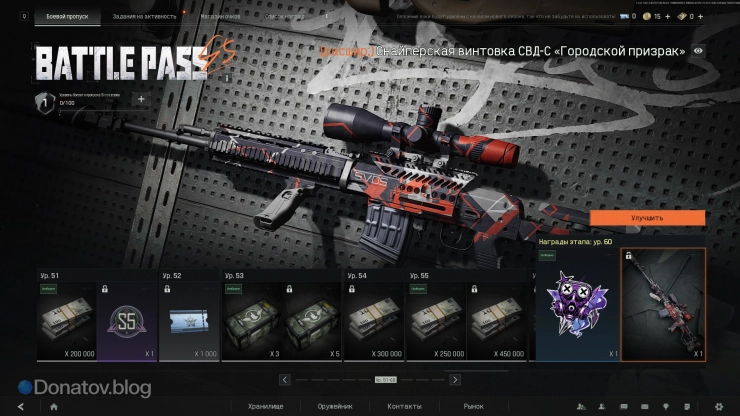
Task: Click the orange Улучшить upgrade button
Action: (x=647, y=217)
